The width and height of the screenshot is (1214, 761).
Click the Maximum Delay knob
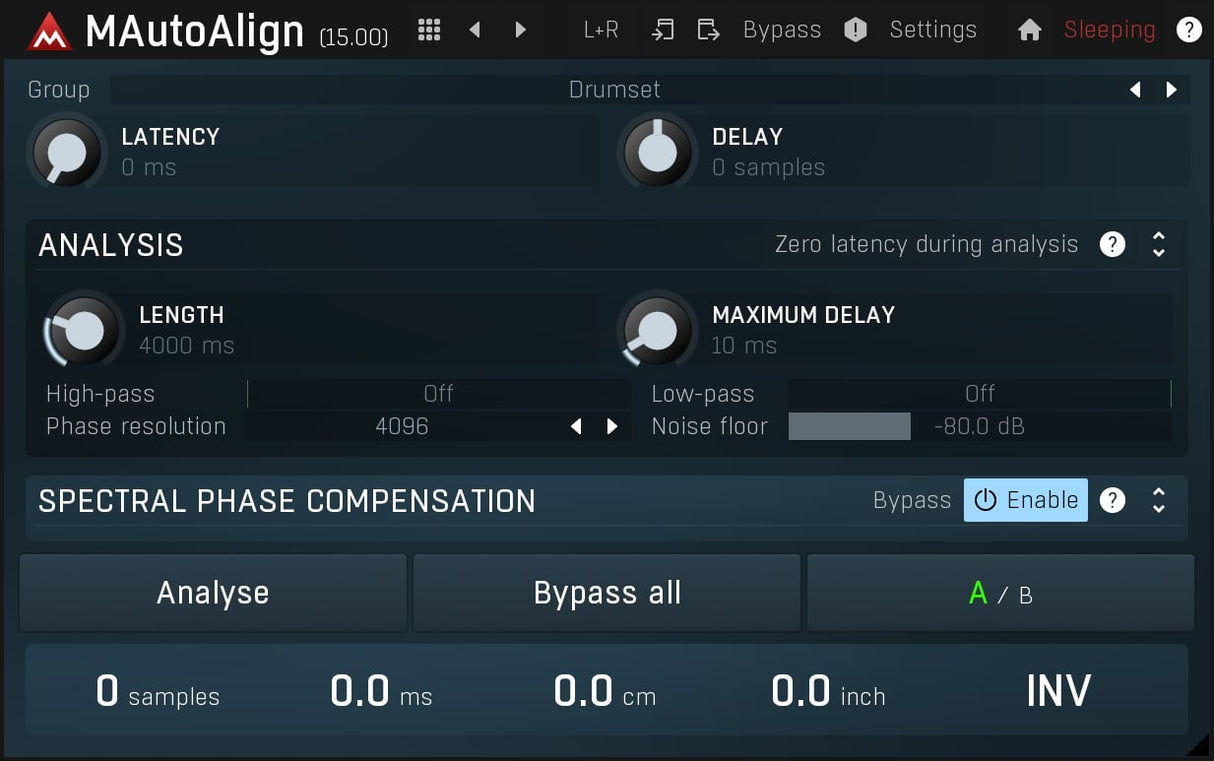[x=657, y=330]
